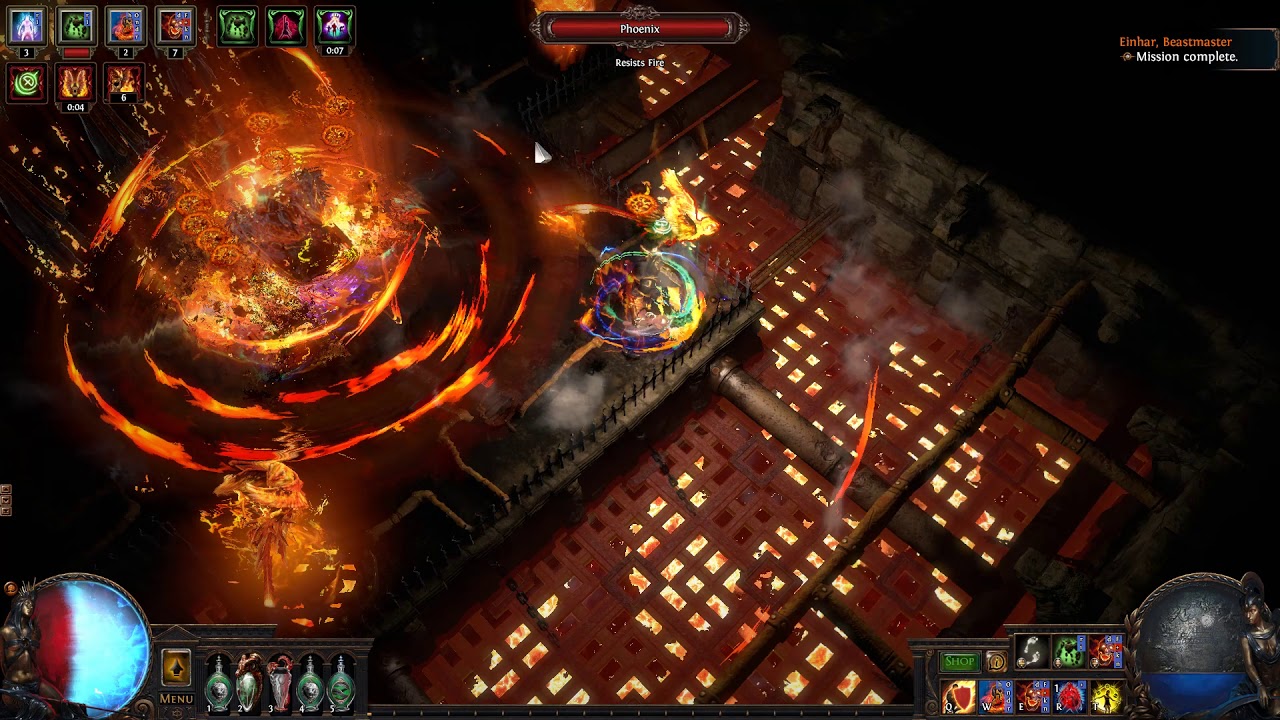Open the Menu button
This screenshot has height=720, width=1280.
click(176, 699)
